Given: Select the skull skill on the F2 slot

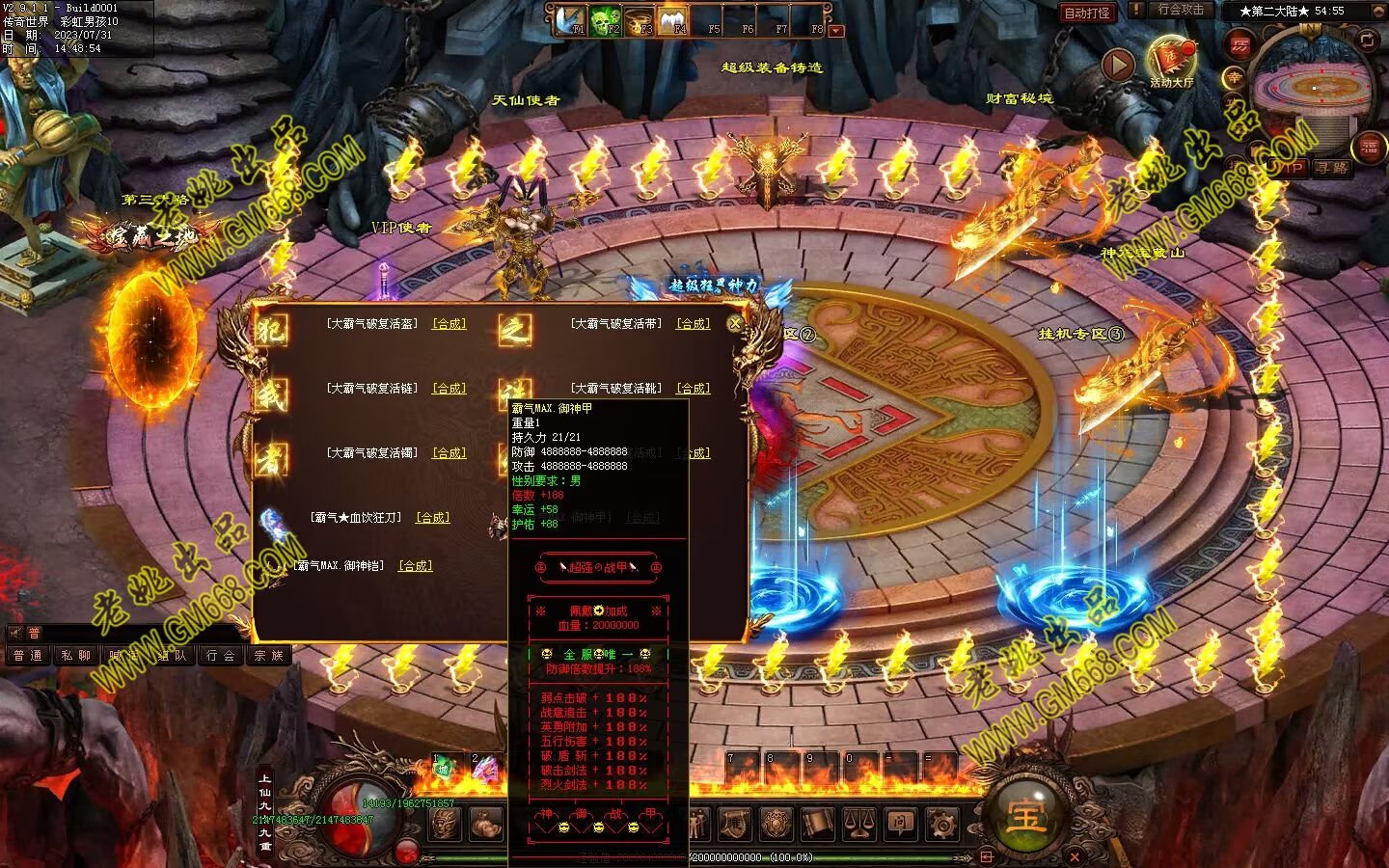Looking at the screenshot, I should 605,21.
